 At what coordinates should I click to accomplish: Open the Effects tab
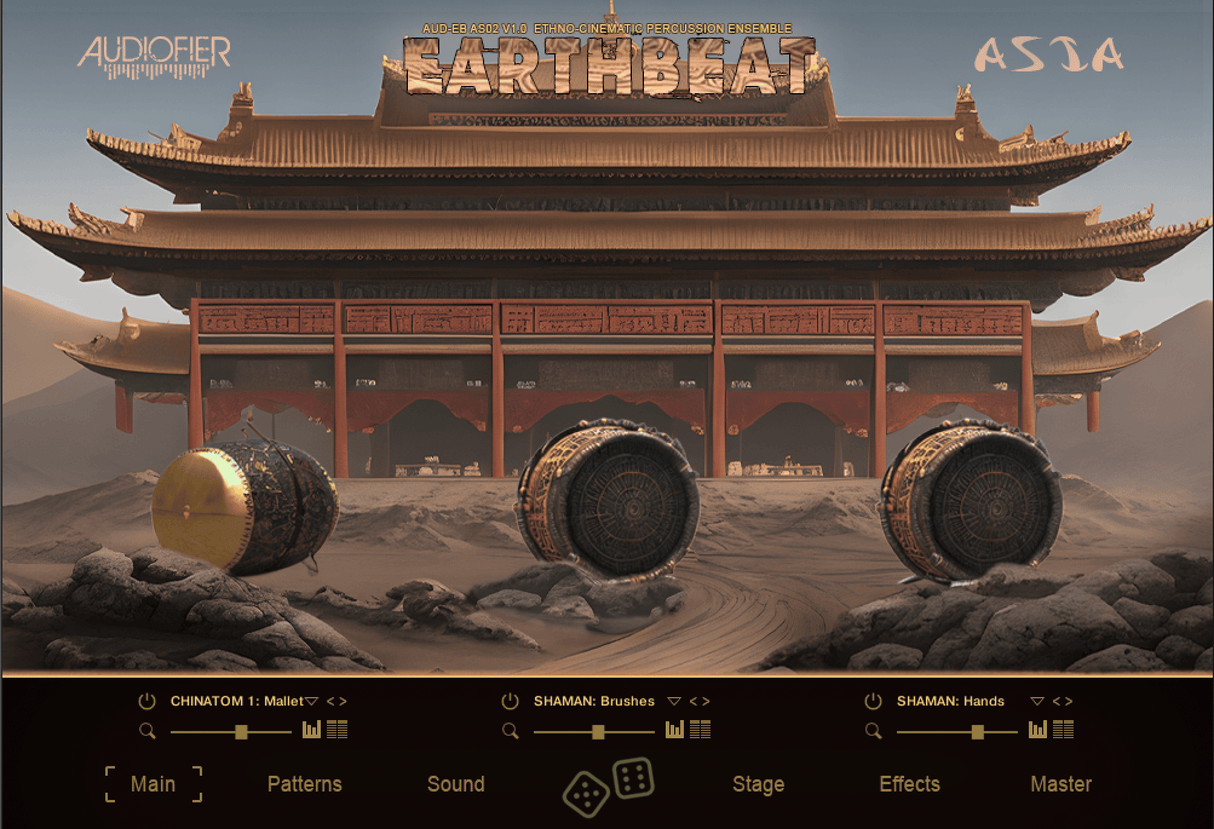[x=909, y=784]
